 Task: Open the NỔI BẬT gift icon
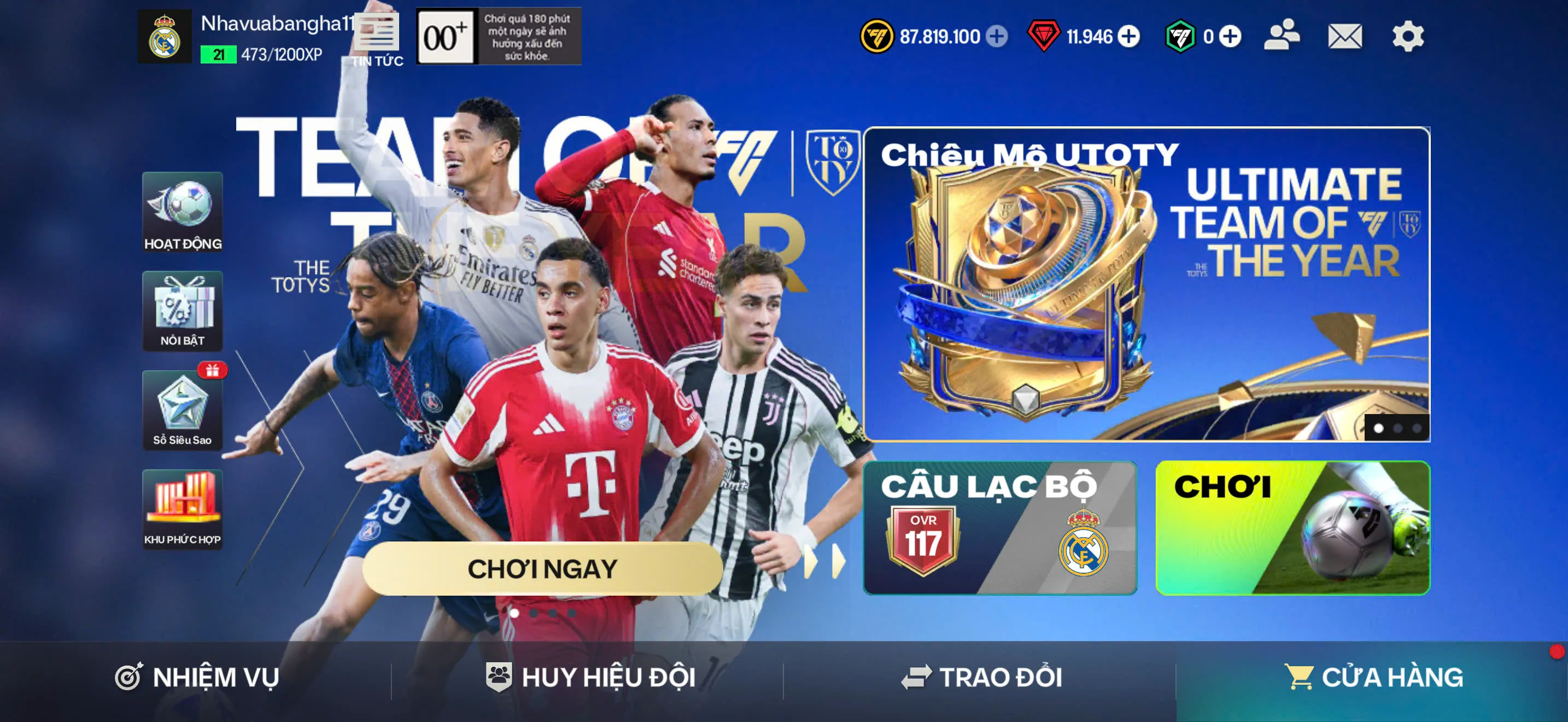[x=183, y=312]
